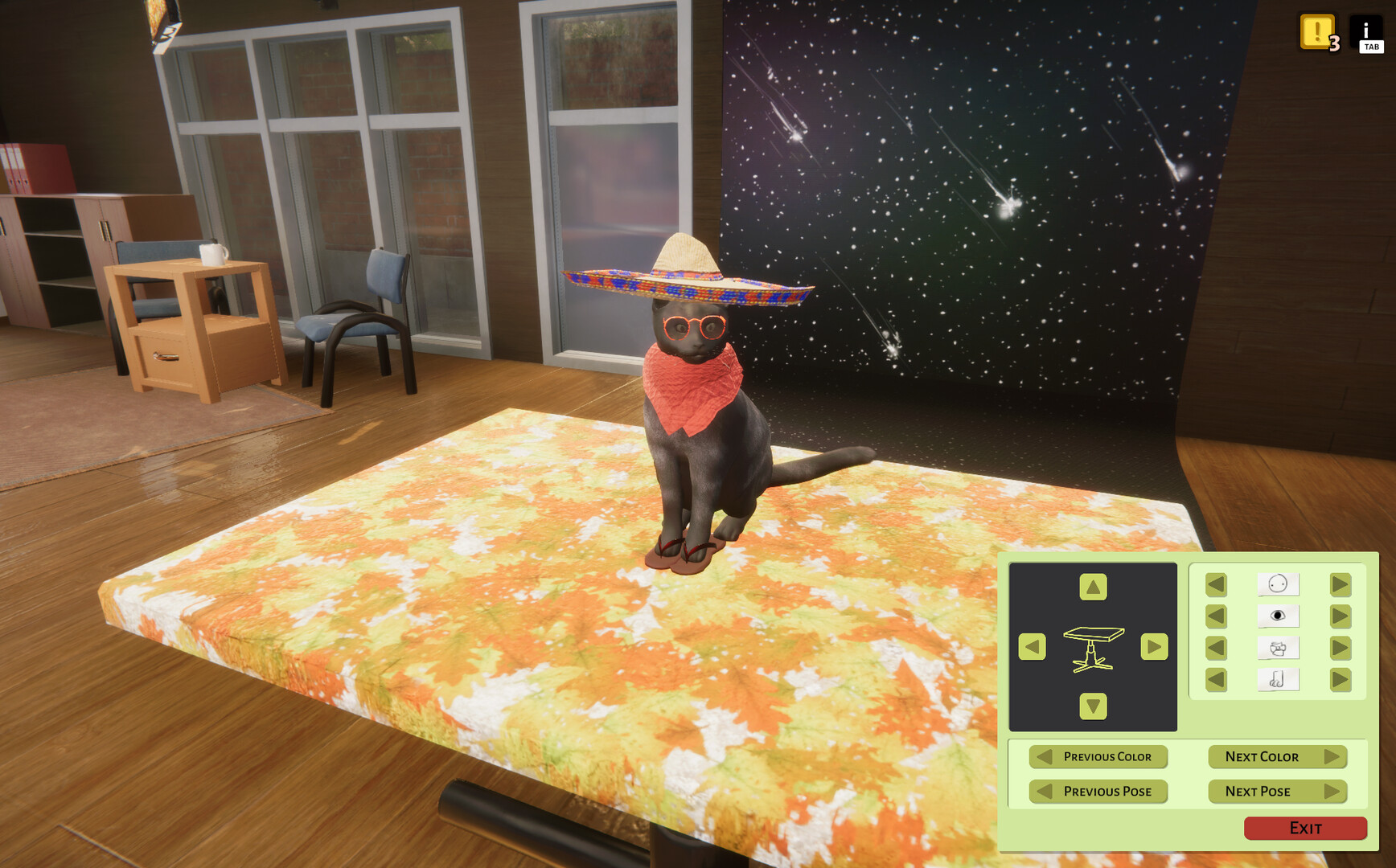Click the table illustration preview
The image size is (1396, 868).
tap(1092, 647)
